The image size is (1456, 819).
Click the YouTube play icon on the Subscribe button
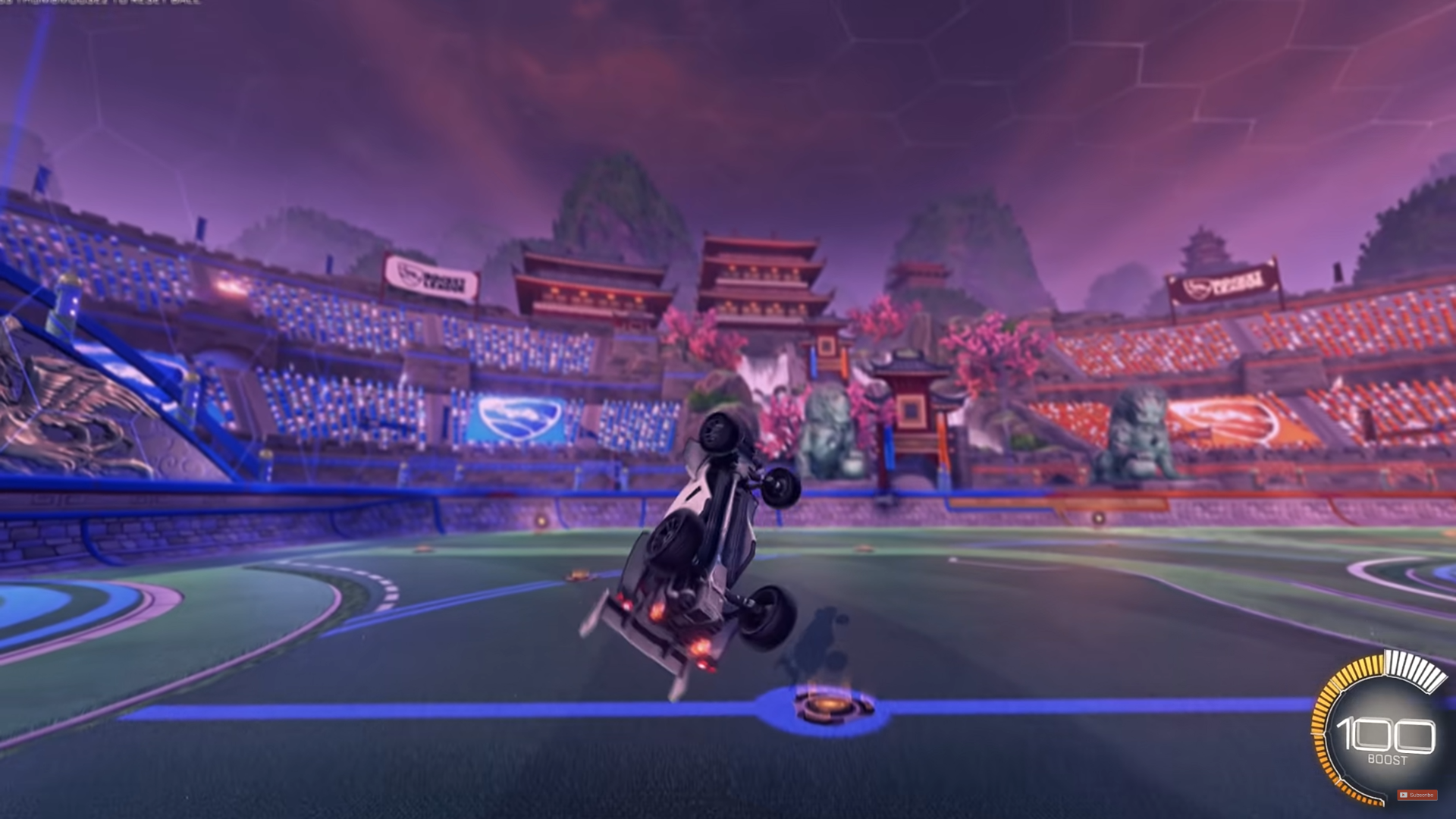pos(1402,795)
